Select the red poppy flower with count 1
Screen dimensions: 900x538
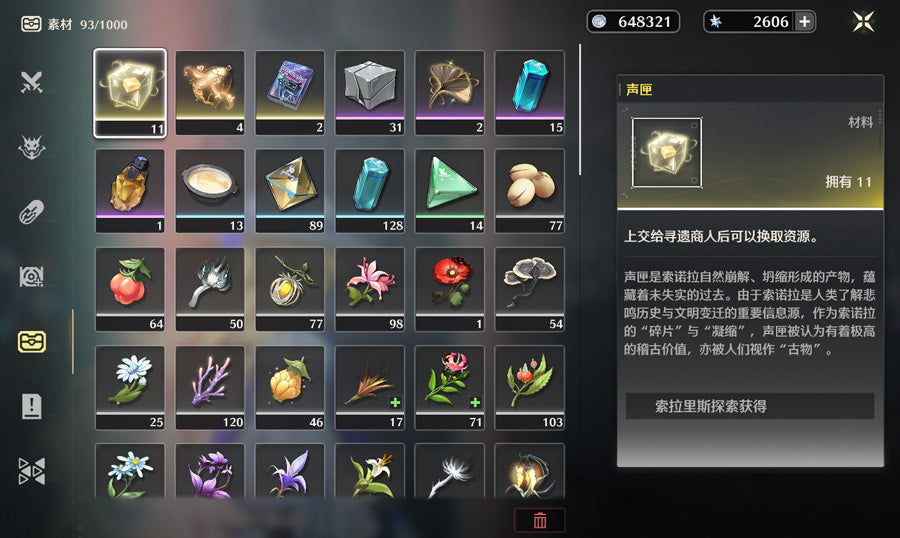click(450, 288)
